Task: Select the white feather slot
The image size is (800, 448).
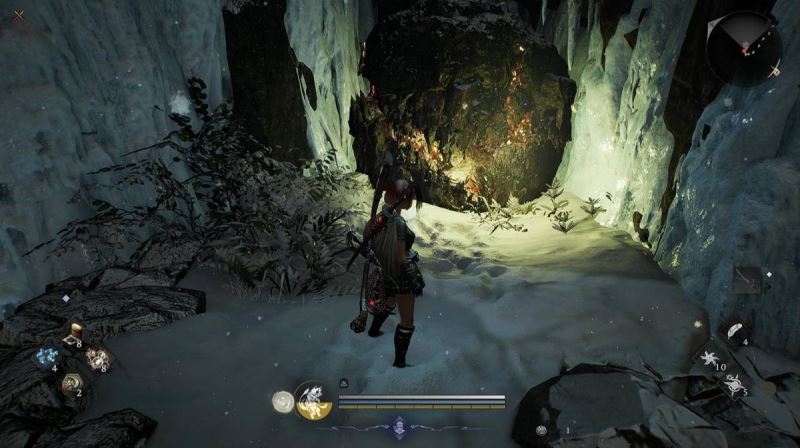Action: [x=733, y=331]
